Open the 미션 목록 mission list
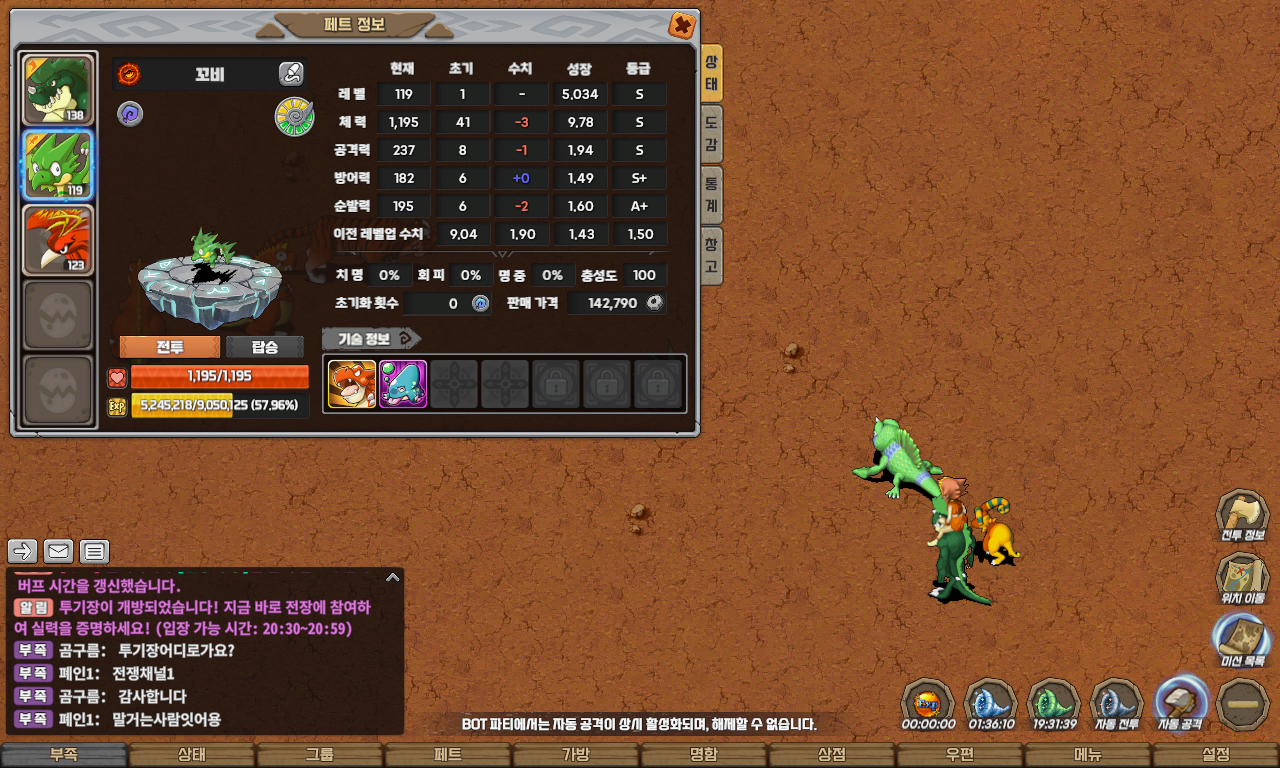Image resolution: width=1280 pixels, height=768 pixels. (x=1241, y=641)
